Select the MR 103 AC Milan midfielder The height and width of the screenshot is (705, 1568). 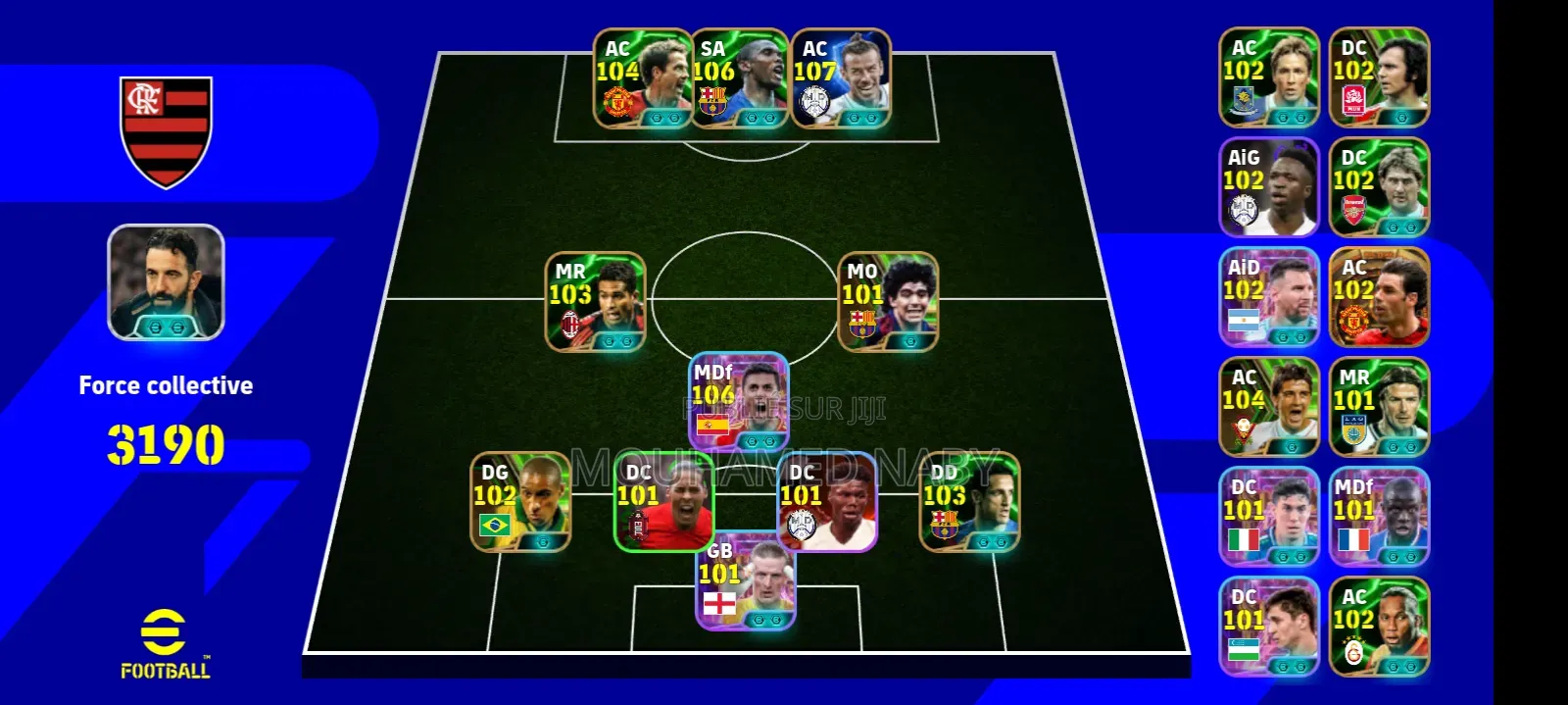coord(596,301)
